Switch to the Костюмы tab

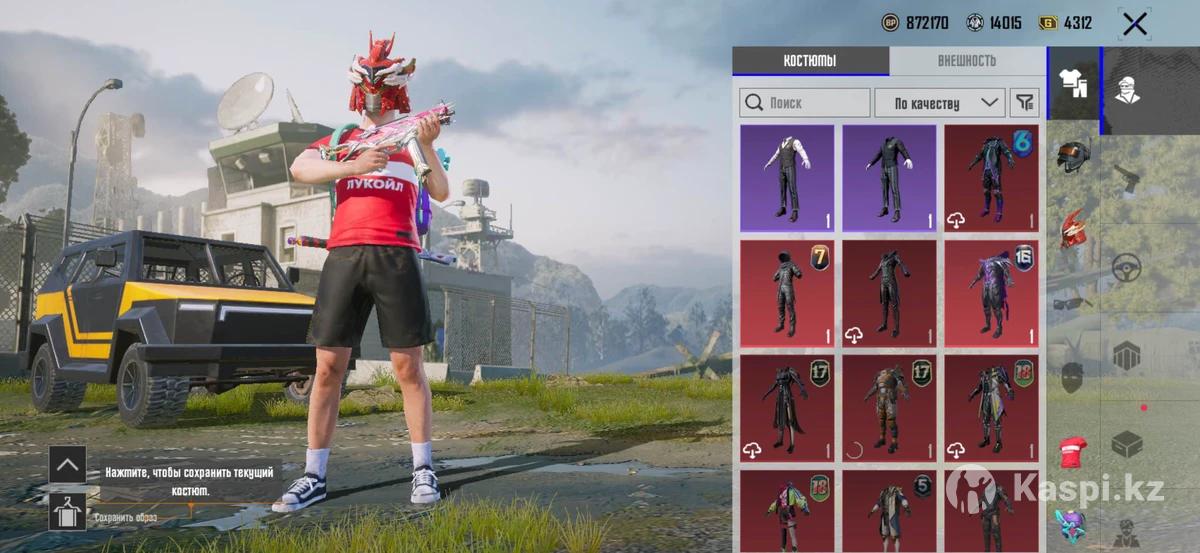pos(809,61)
